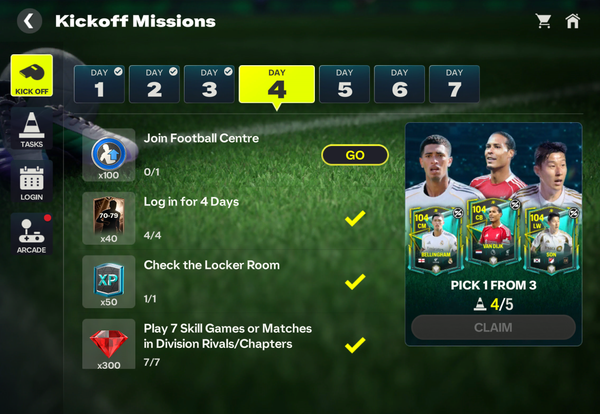View Day 2 missions
The height and width of the screenshot is (414, 600).
click(x=153, y=84)
